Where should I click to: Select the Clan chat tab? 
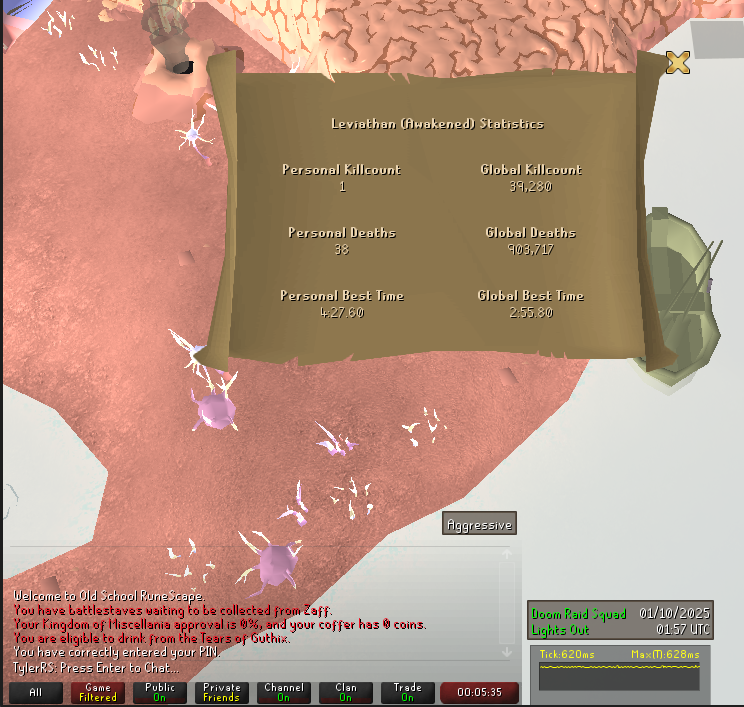(346, 692)
